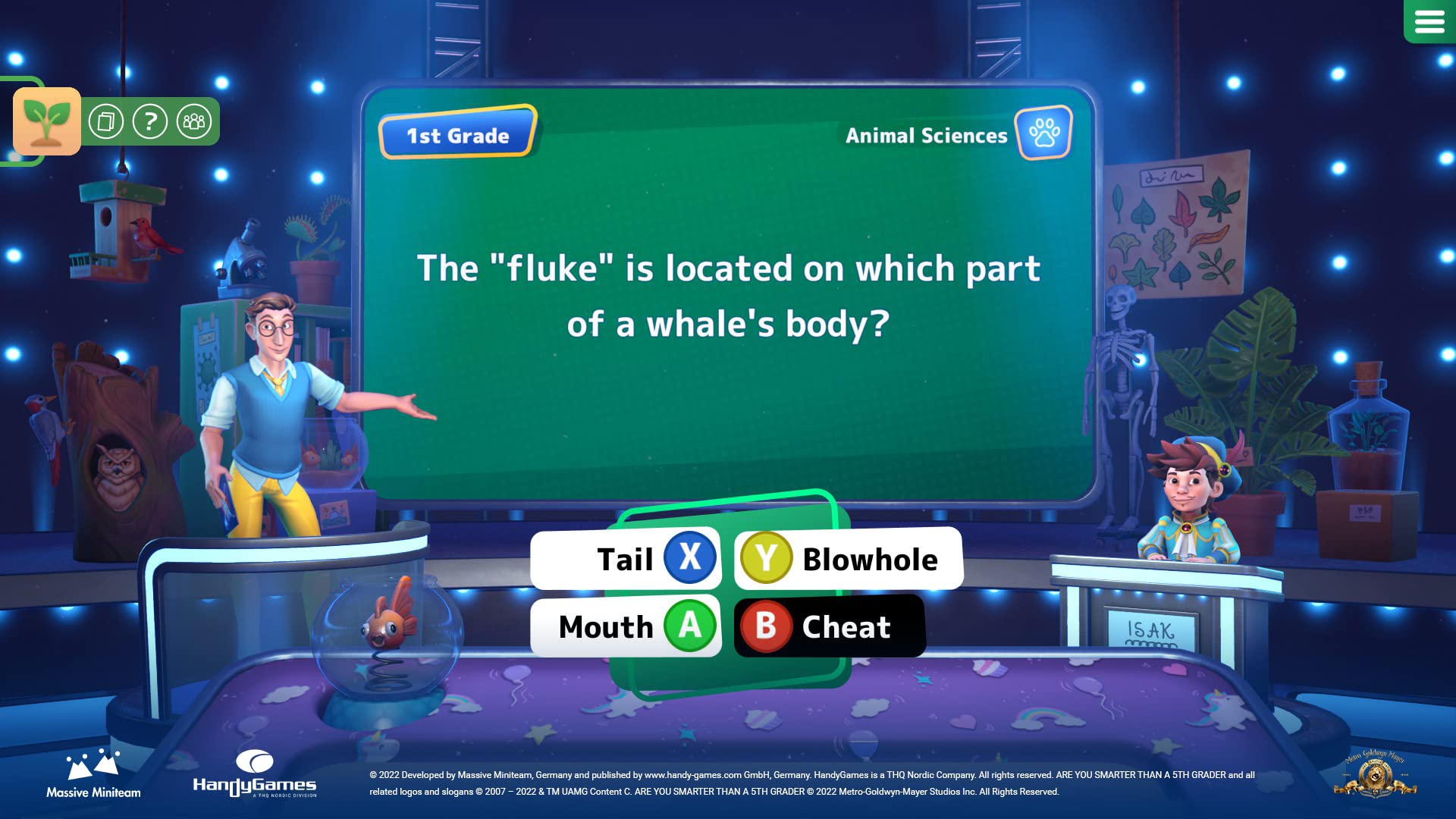
Task: Click the group audience icon
Action: tap(194, 120)
